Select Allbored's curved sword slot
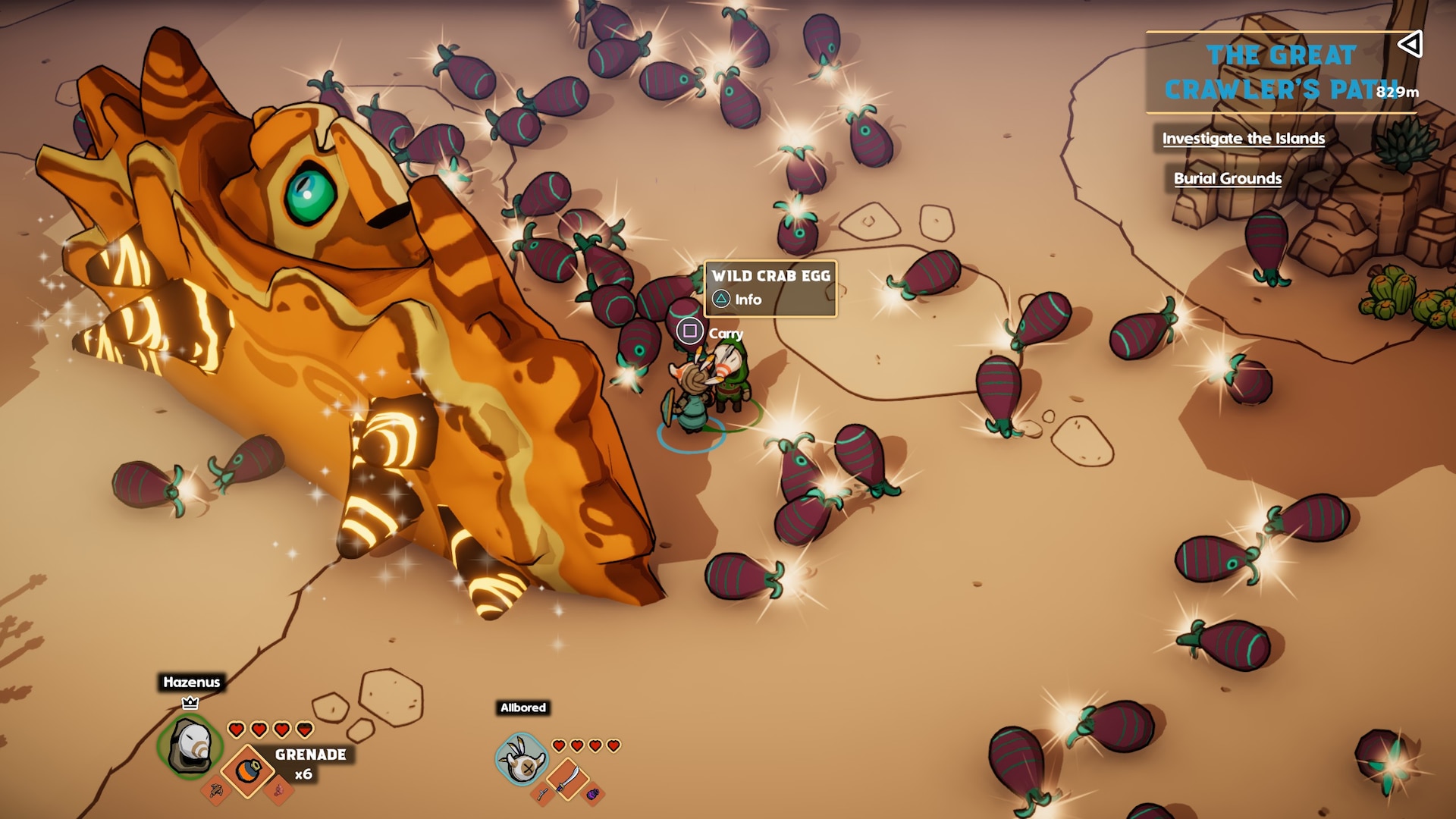Screen dimensions: 1456x819 (568, 778)
